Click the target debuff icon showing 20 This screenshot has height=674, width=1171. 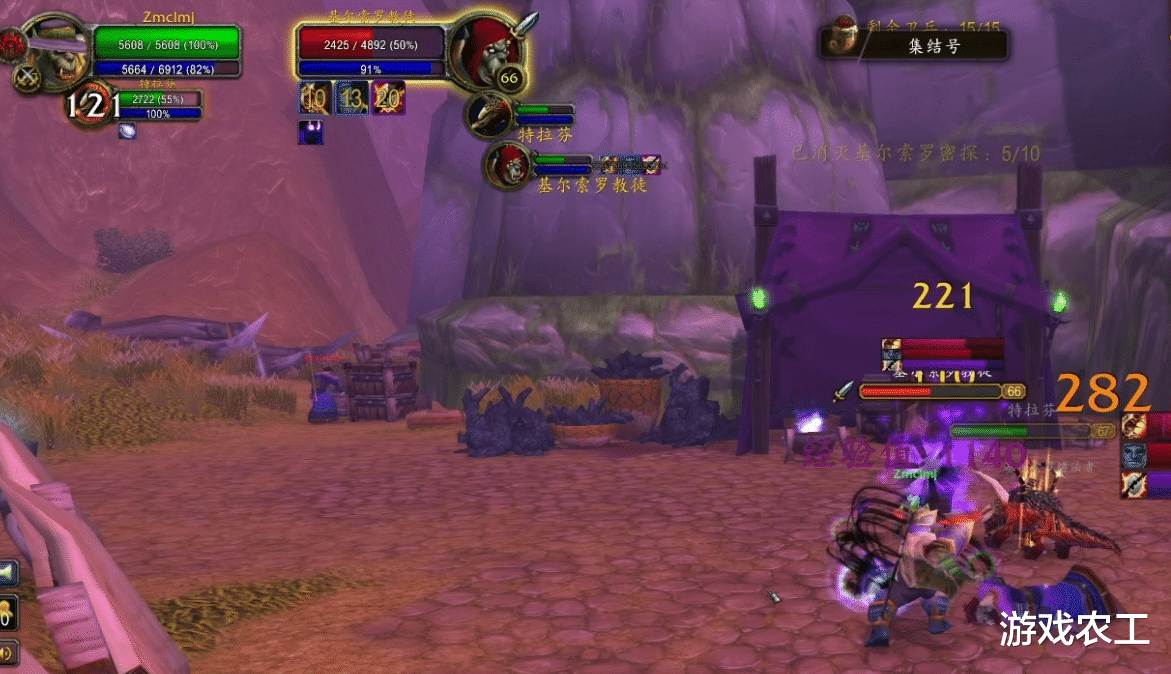click(x=388, y=97)
